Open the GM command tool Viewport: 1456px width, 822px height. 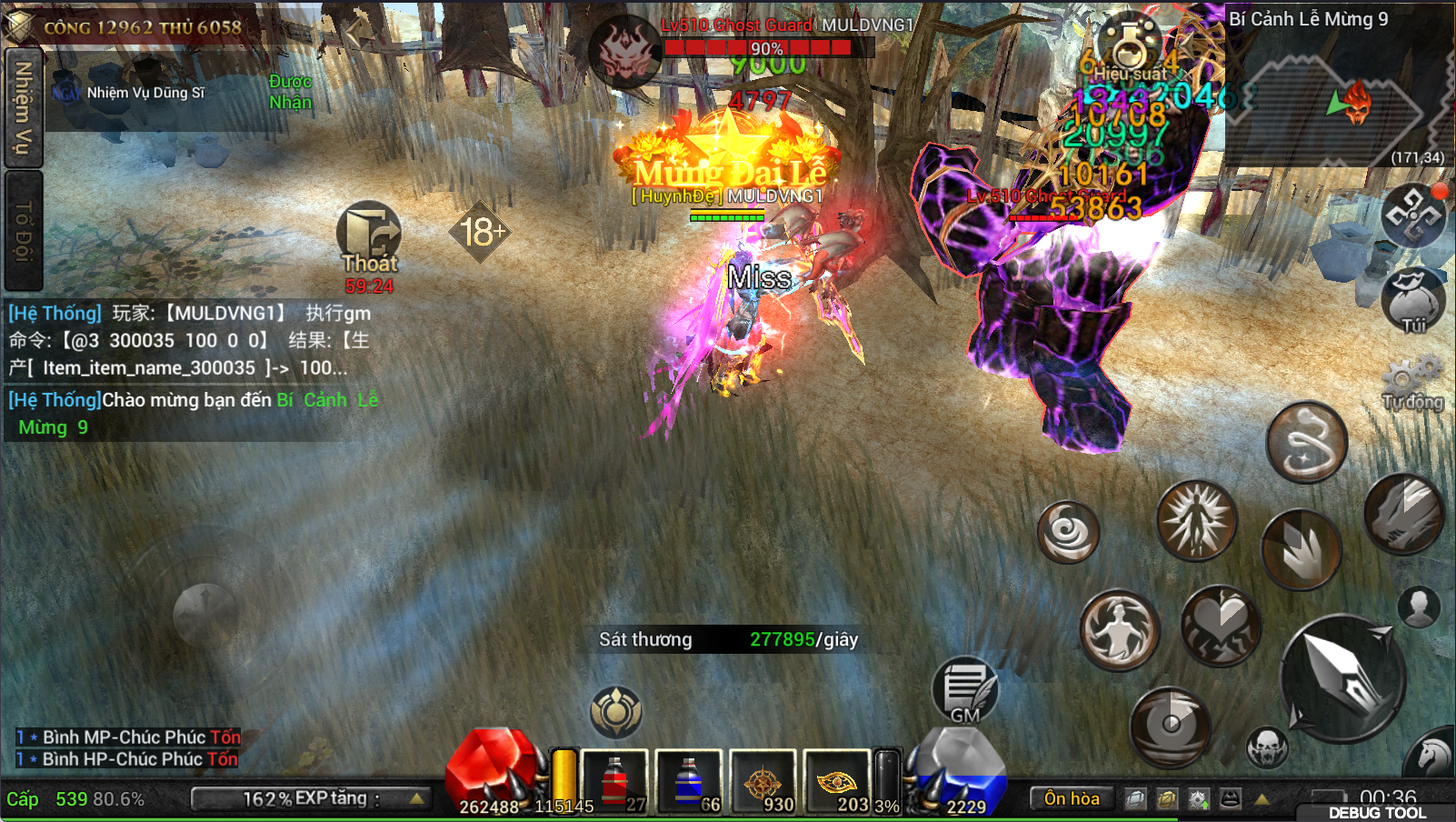[965, 690]
